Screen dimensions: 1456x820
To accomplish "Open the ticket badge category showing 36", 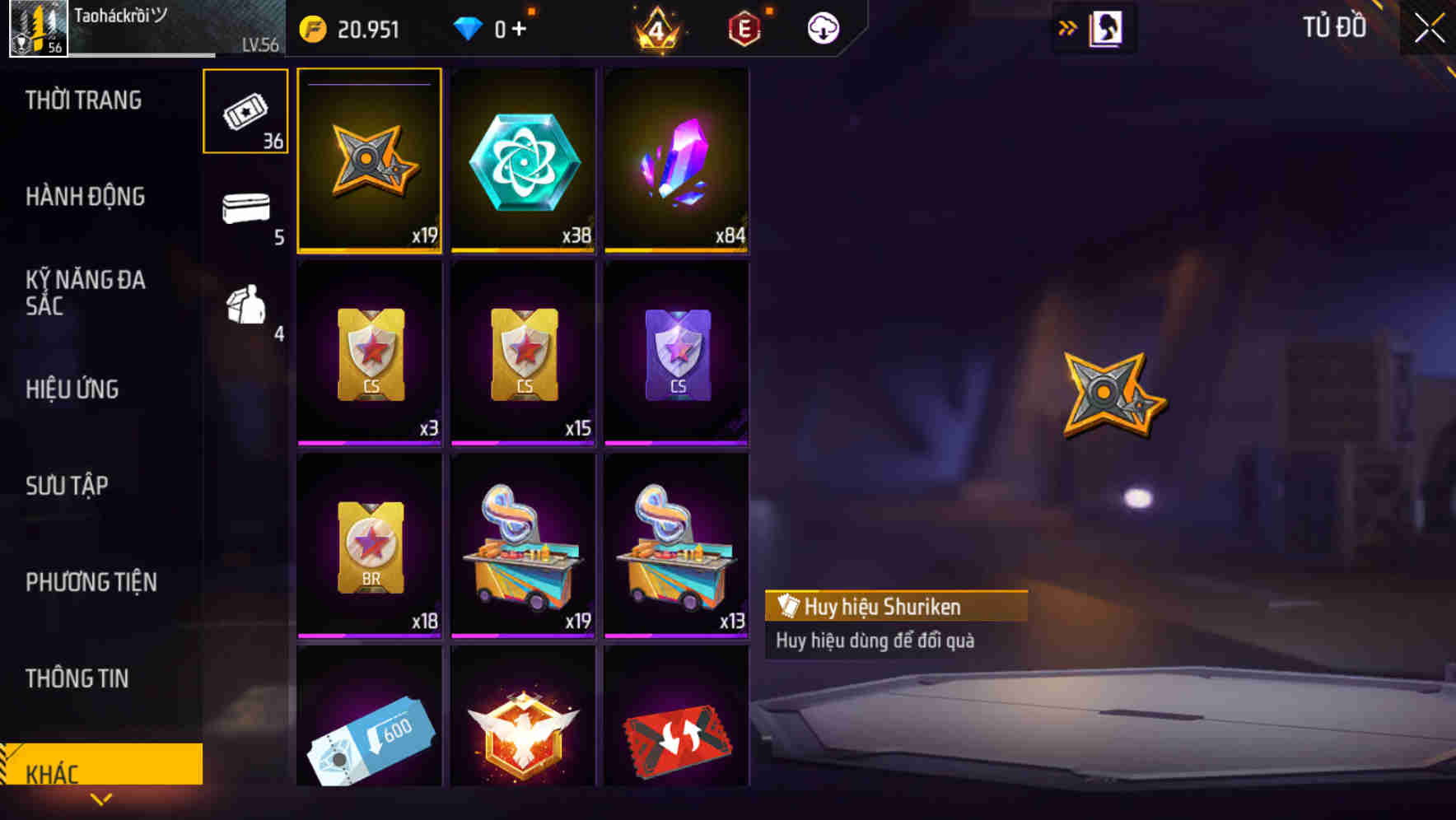I will [x=244, y=111].
